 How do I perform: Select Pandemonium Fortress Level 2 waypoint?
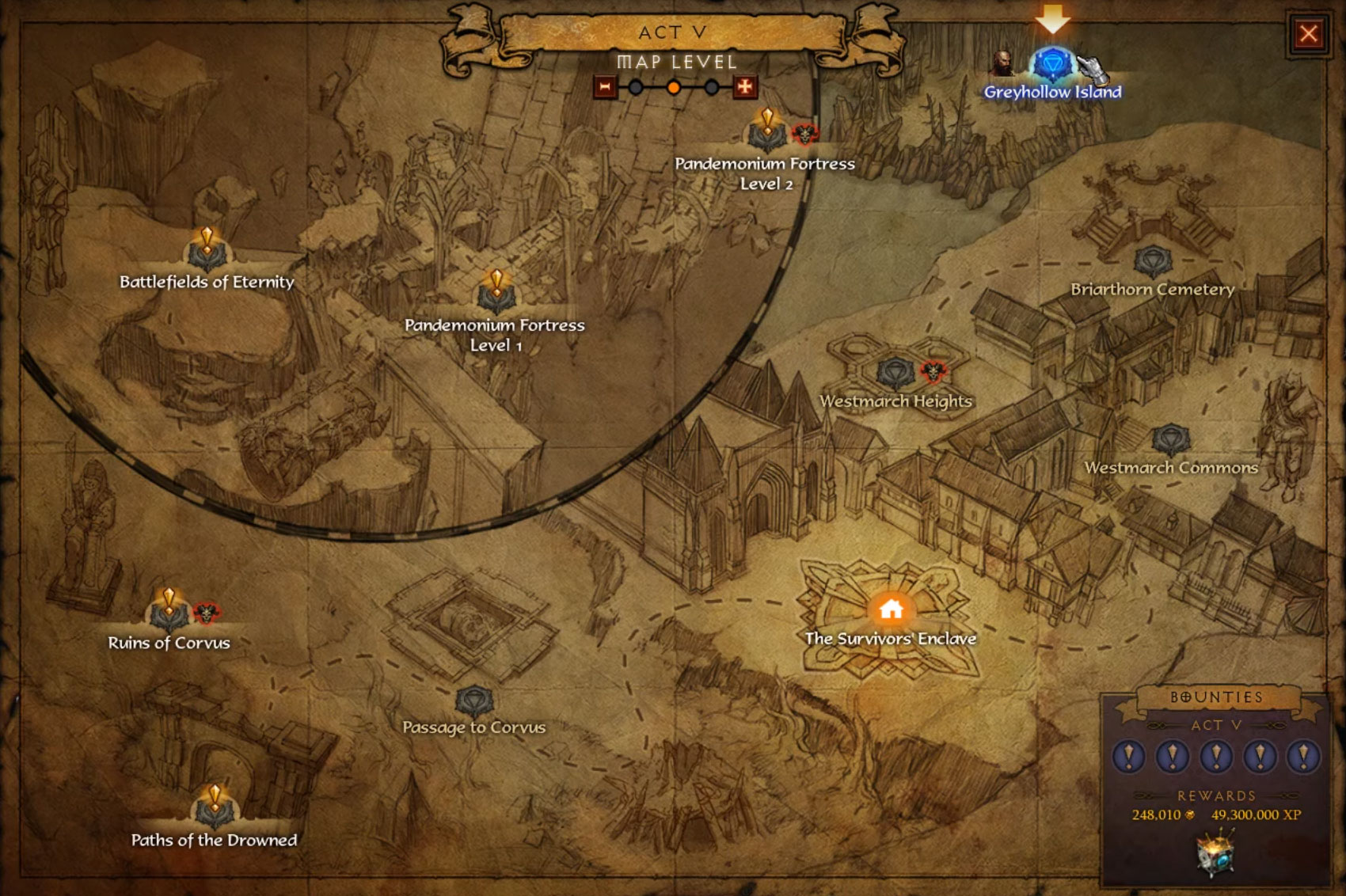click(766, 133)
